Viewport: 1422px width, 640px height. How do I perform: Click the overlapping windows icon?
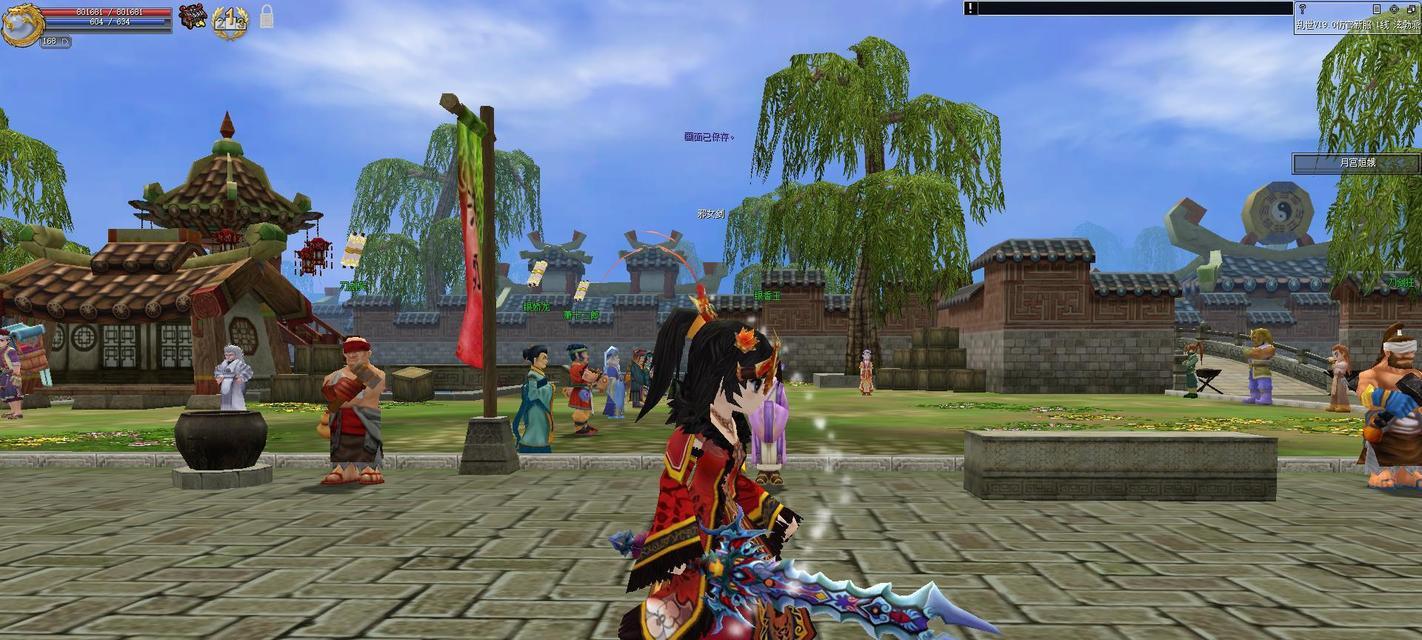click(x=1411, y=8)
